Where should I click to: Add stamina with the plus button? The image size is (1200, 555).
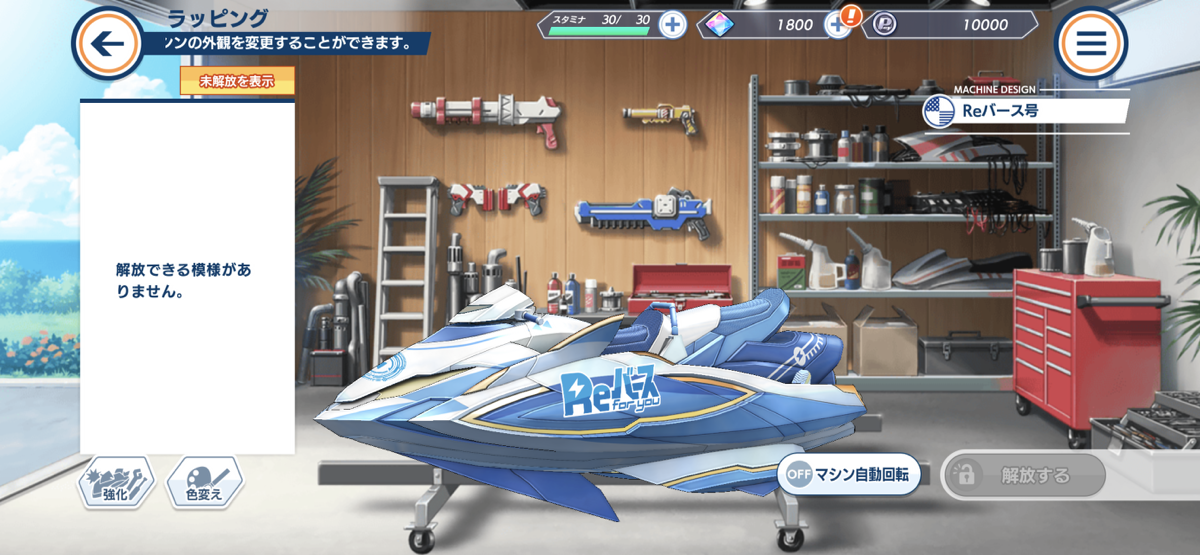pyautogui.click(x=673, y=25)
